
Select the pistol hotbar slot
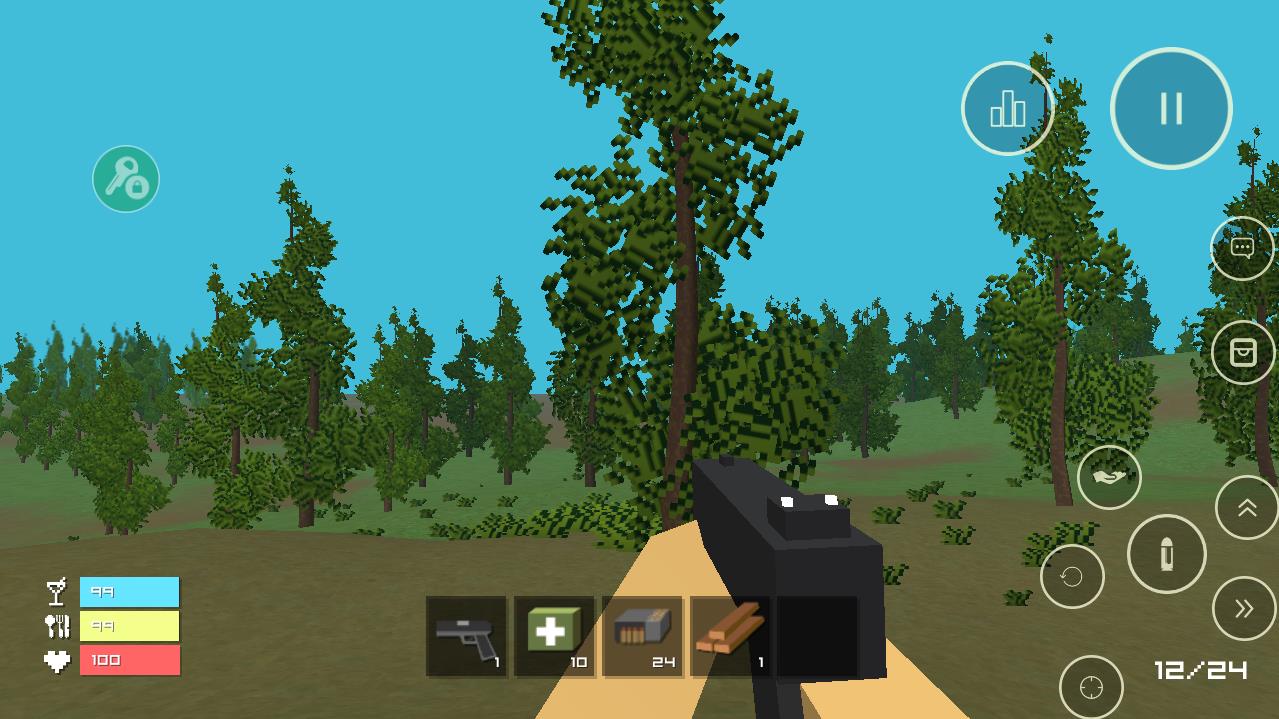point(467,637)
